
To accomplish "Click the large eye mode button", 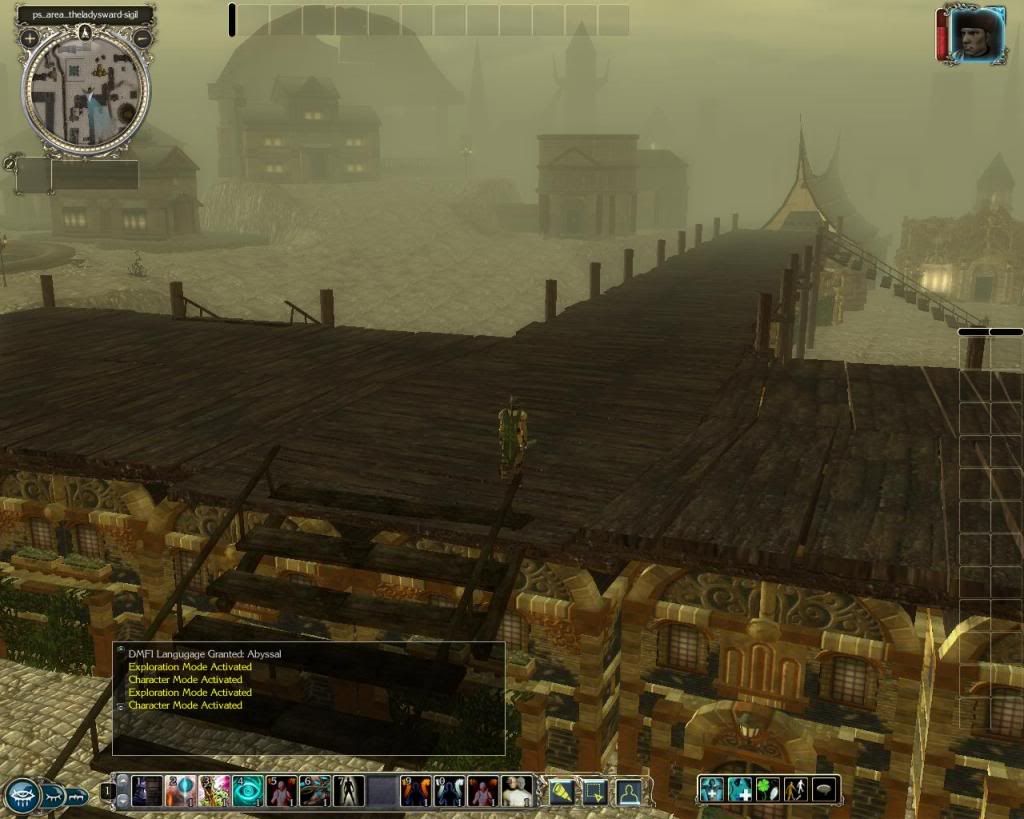I will 22,795.
